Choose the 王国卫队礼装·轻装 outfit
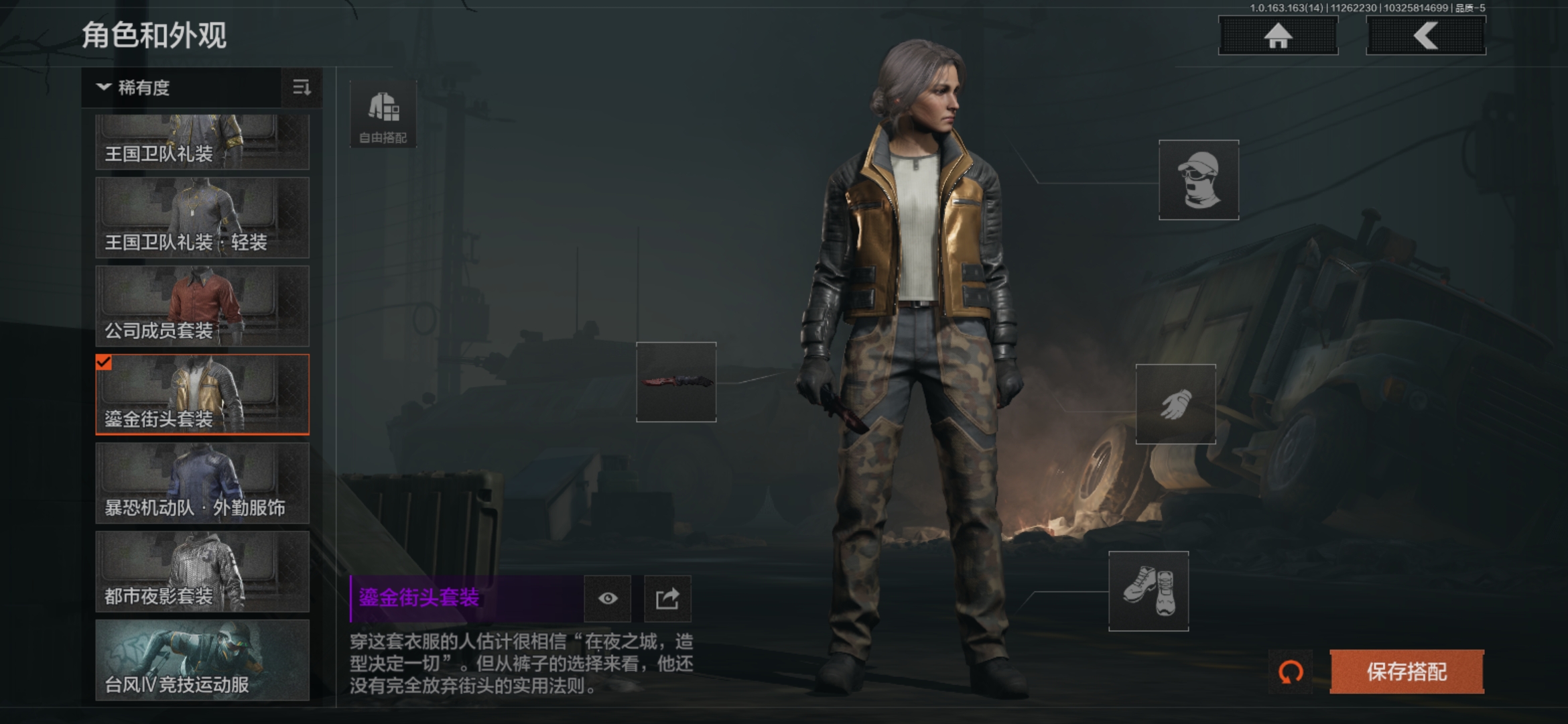The width and height of the screenshot is (1568, 724). coord(202,218)
